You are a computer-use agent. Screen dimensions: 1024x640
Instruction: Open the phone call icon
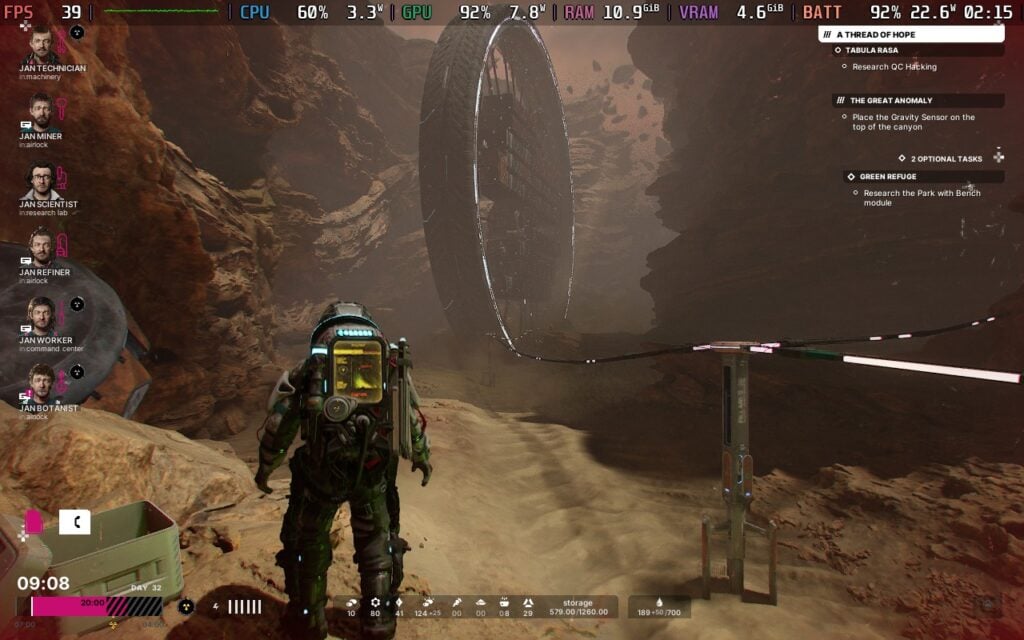tap(74, 522)
